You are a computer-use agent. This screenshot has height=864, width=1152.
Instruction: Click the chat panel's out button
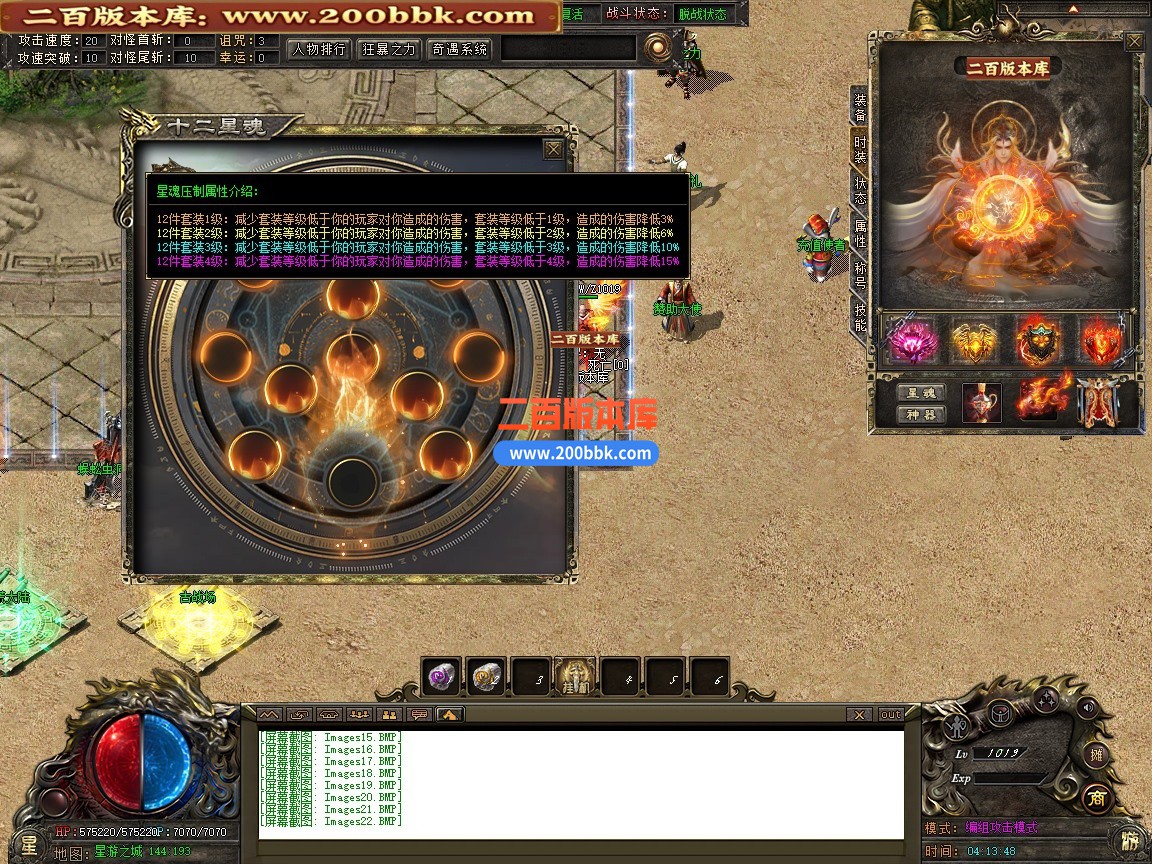click(890, 715)
